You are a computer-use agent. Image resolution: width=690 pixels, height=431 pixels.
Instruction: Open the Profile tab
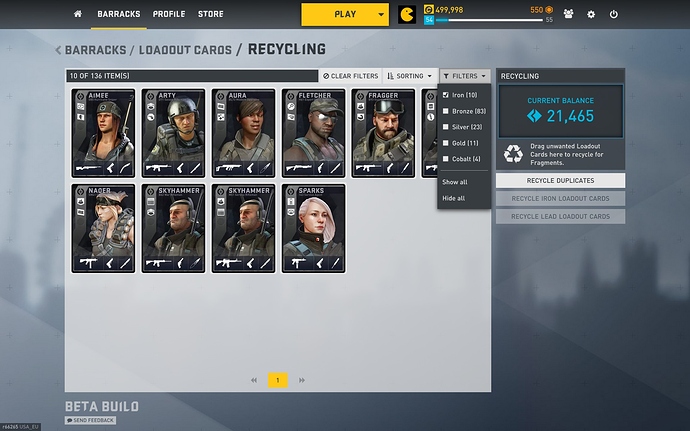169,14
